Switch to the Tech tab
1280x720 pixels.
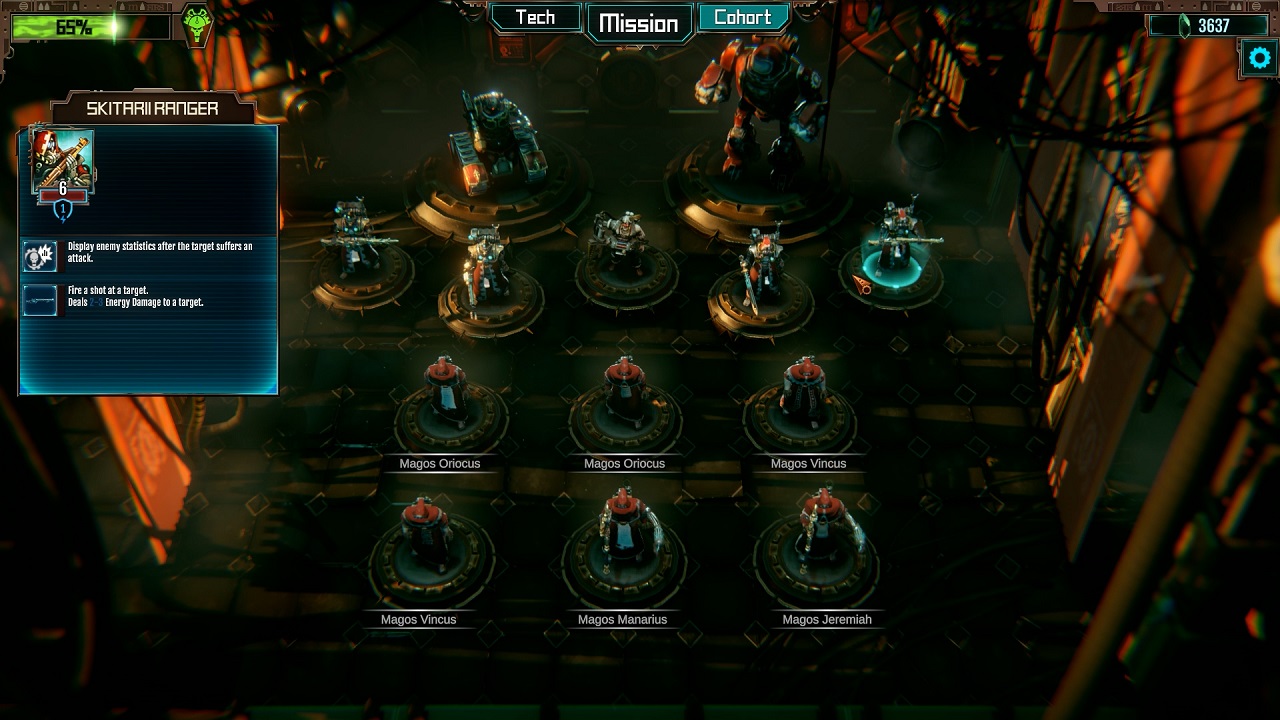click(x=535, y=18)
